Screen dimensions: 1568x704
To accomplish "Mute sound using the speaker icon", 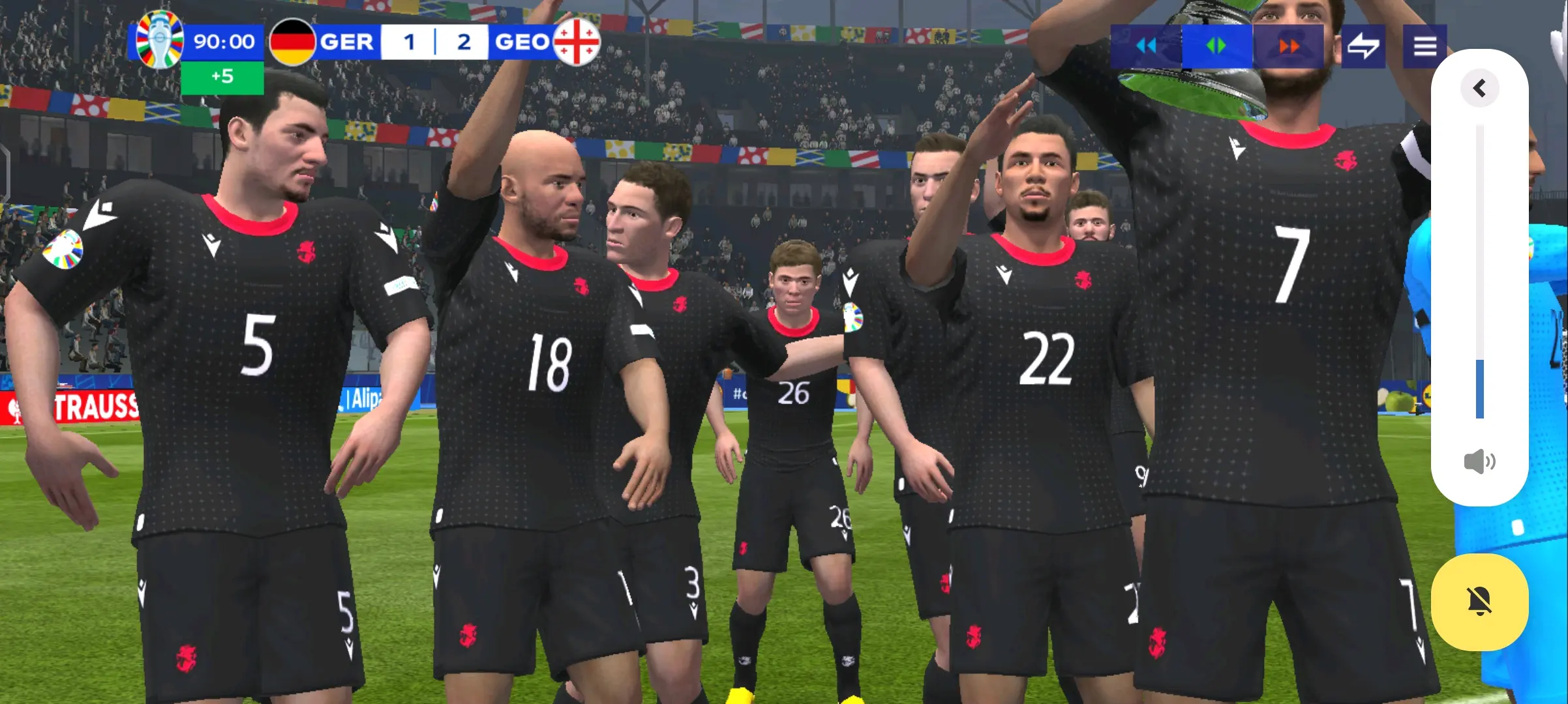I will pos(1479,462).
